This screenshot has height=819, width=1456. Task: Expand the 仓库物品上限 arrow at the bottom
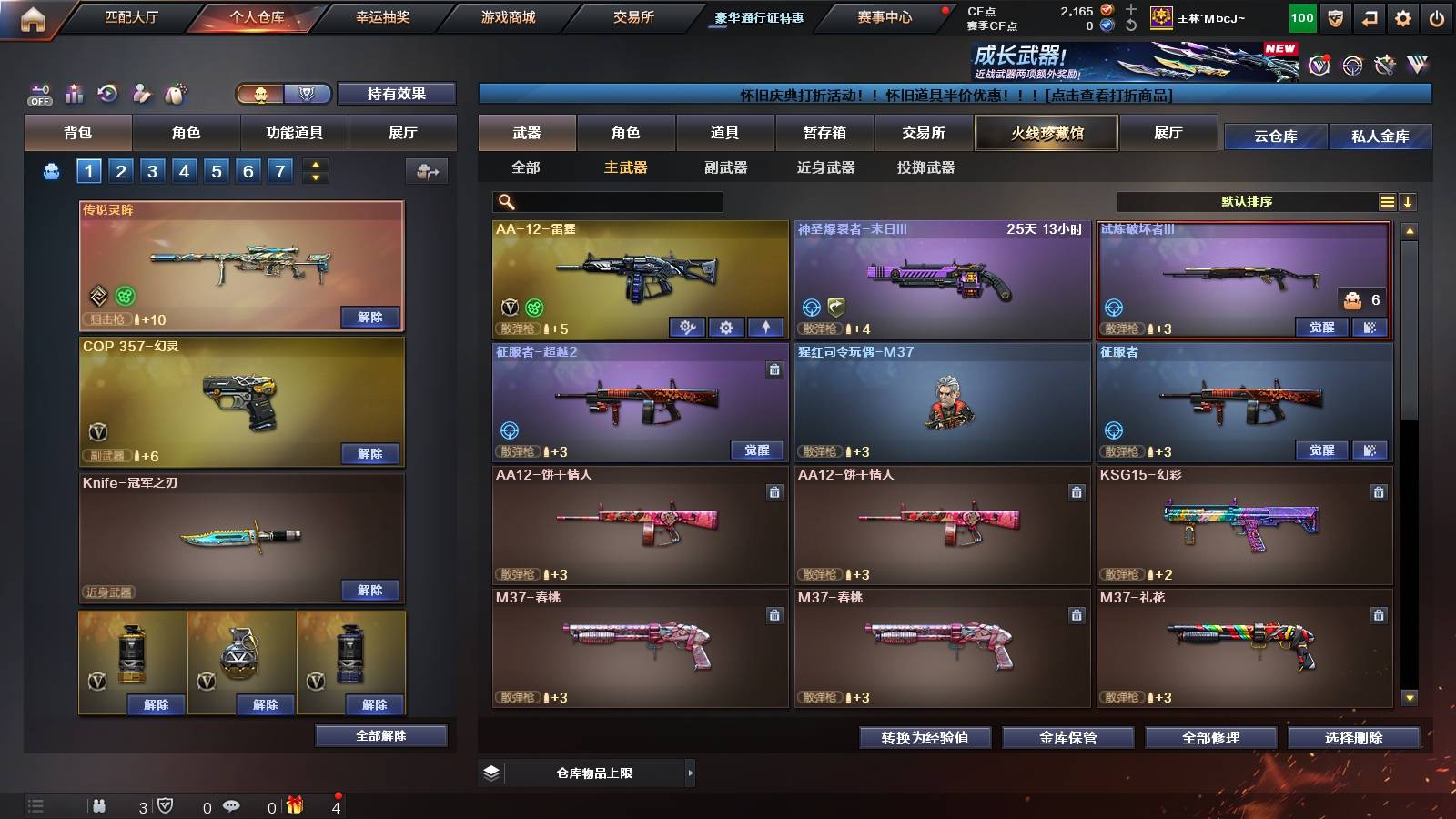tap(690, 773)
